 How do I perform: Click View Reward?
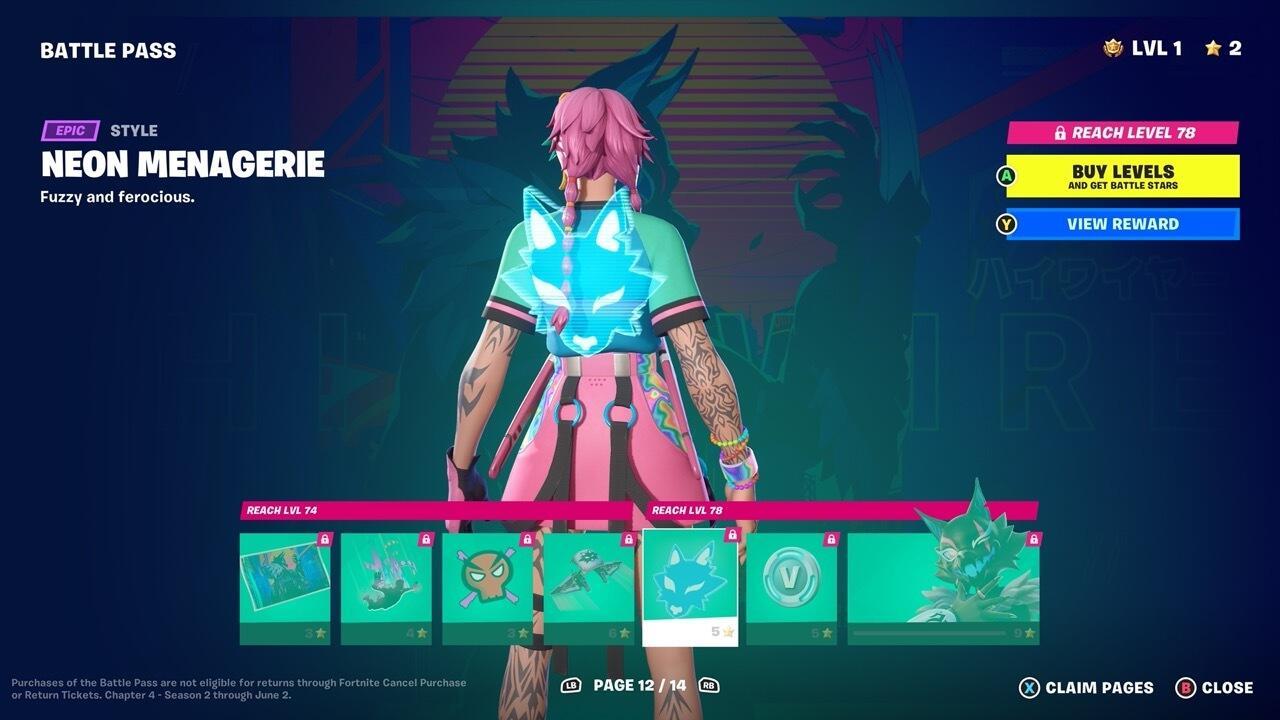[x=1122, y=224]
